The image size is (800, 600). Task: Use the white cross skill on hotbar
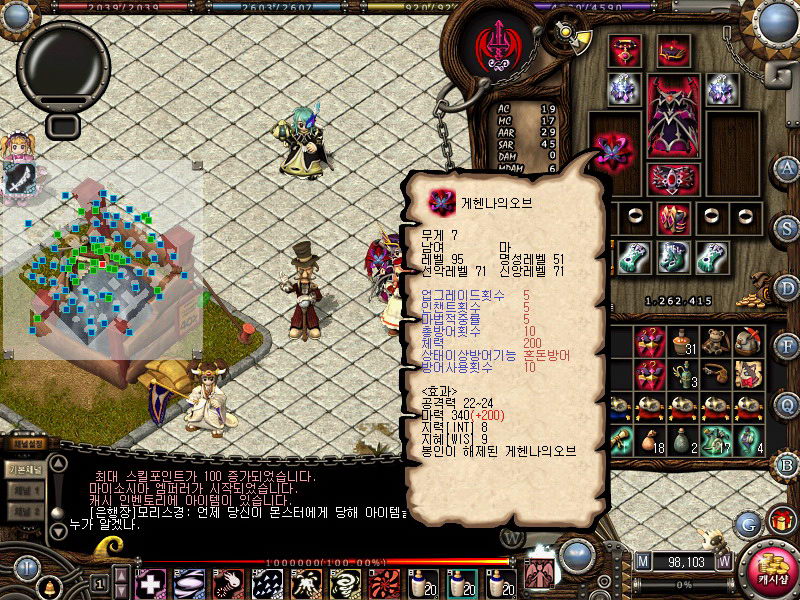click(x=151, y=582)
